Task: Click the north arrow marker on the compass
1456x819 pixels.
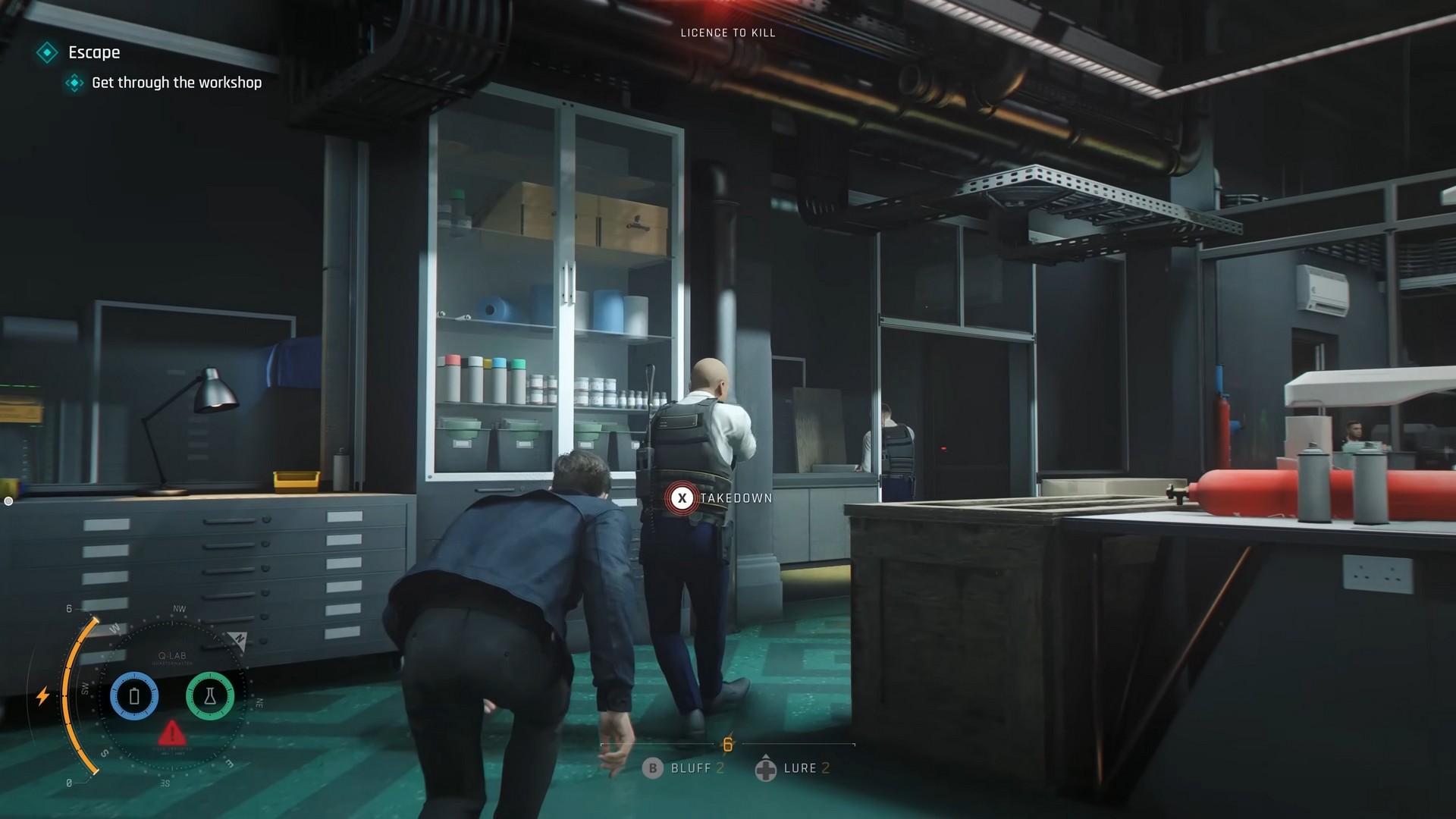Action: [x=239, y=641]
